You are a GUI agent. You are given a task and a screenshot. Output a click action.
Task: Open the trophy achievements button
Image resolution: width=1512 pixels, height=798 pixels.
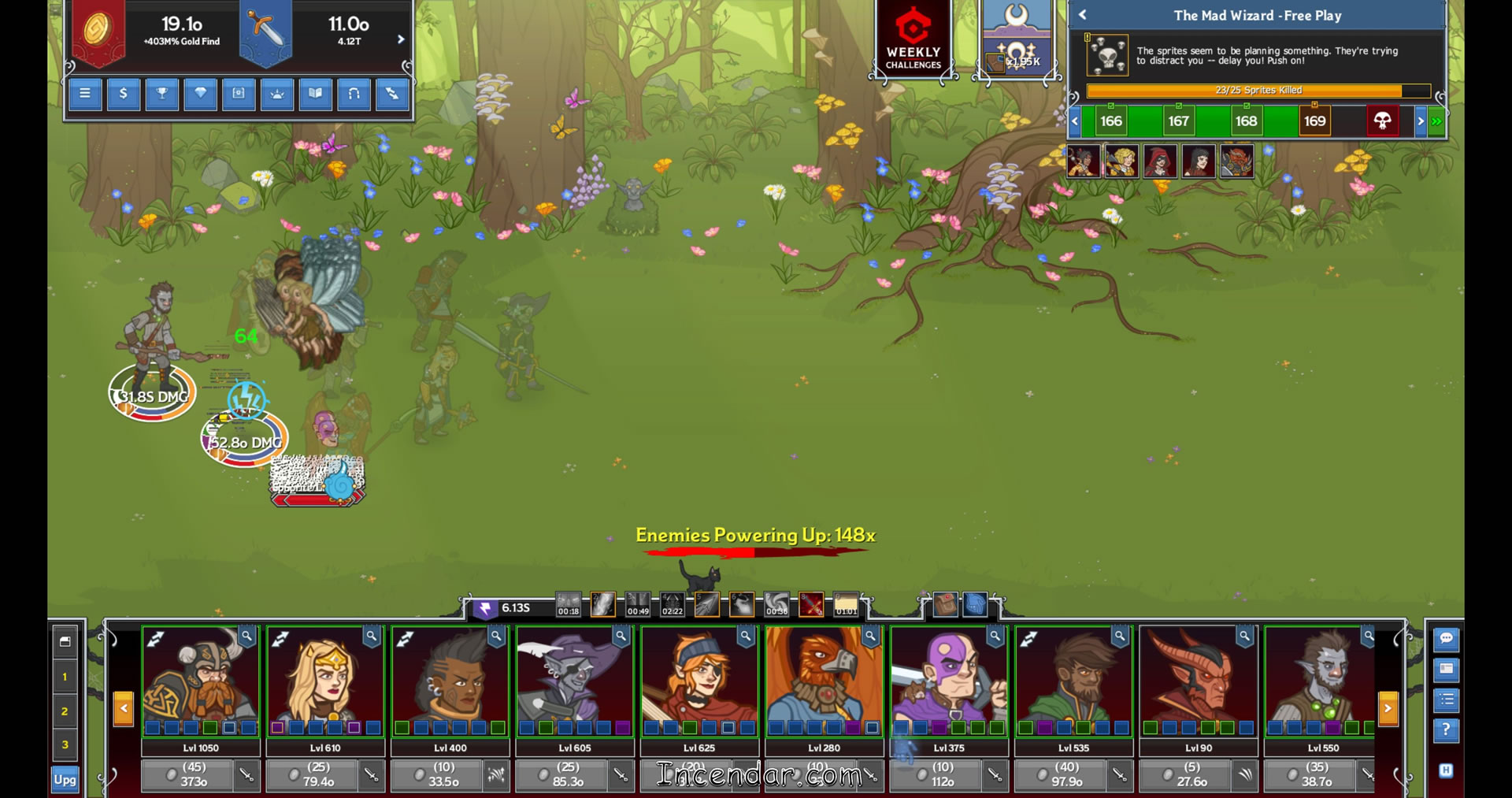[x=162, y=94]
